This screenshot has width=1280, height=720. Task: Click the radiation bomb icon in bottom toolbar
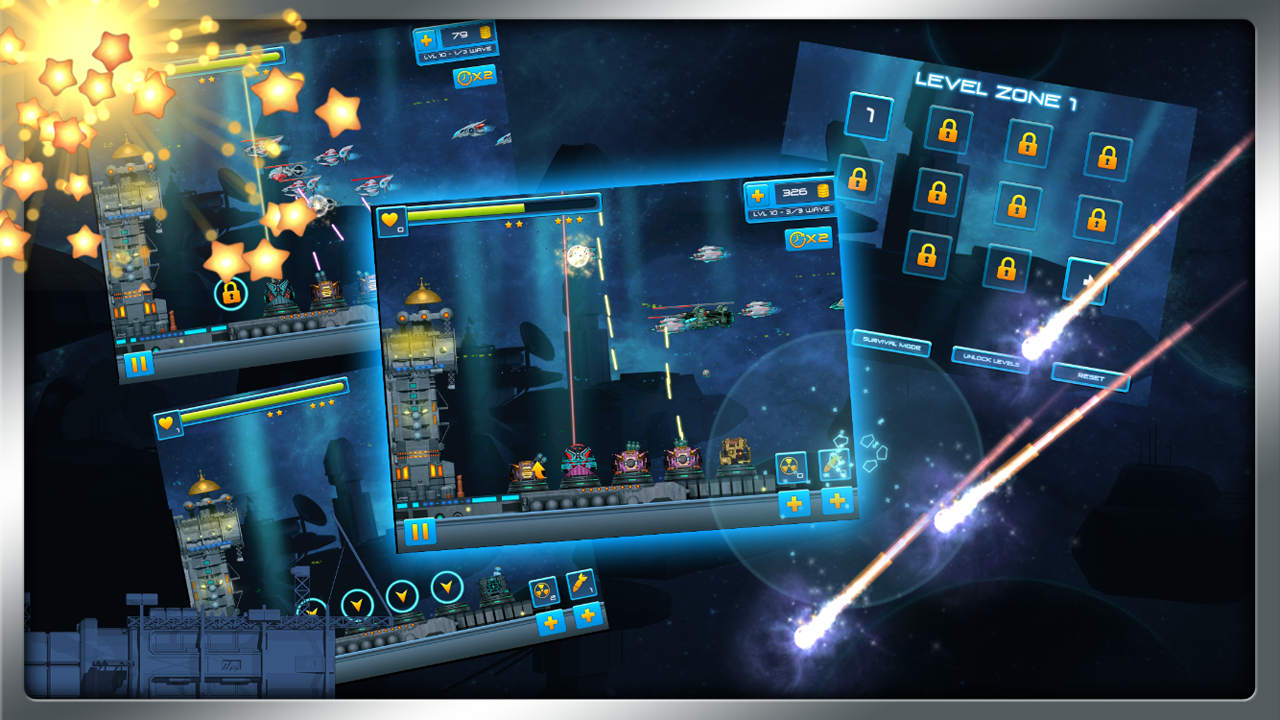[x=545, y=590]
